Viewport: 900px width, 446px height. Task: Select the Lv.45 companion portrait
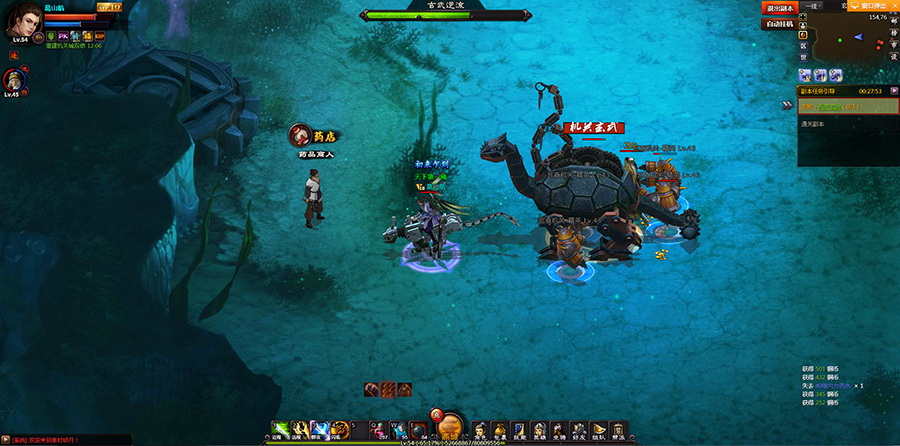pos(12,79)
